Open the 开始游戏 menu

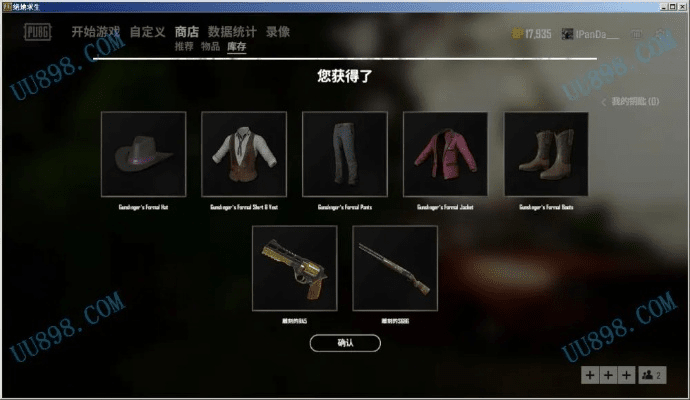click(x=97, y=32)
